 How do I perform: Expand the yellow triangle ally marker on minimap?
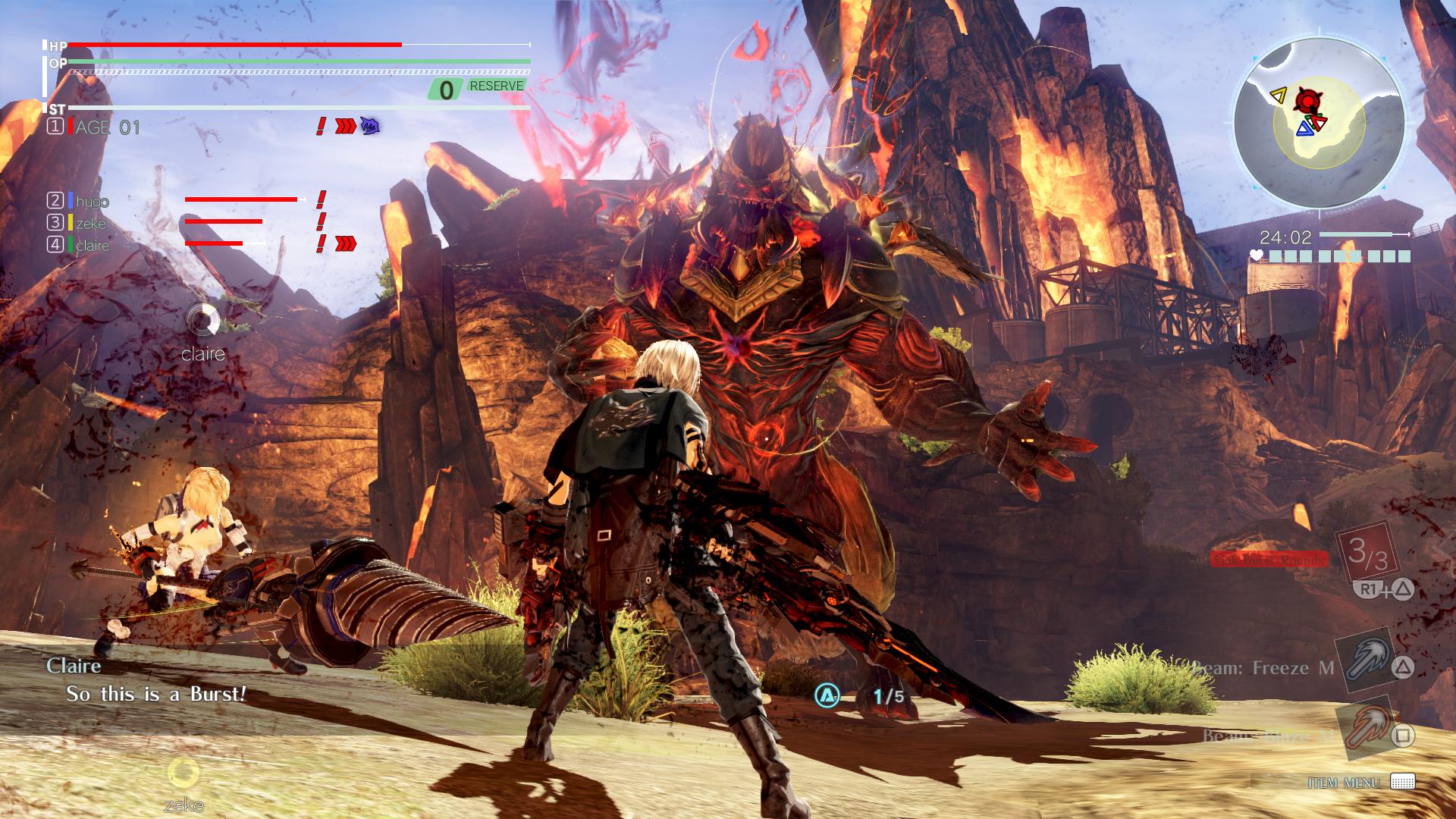1278,95
